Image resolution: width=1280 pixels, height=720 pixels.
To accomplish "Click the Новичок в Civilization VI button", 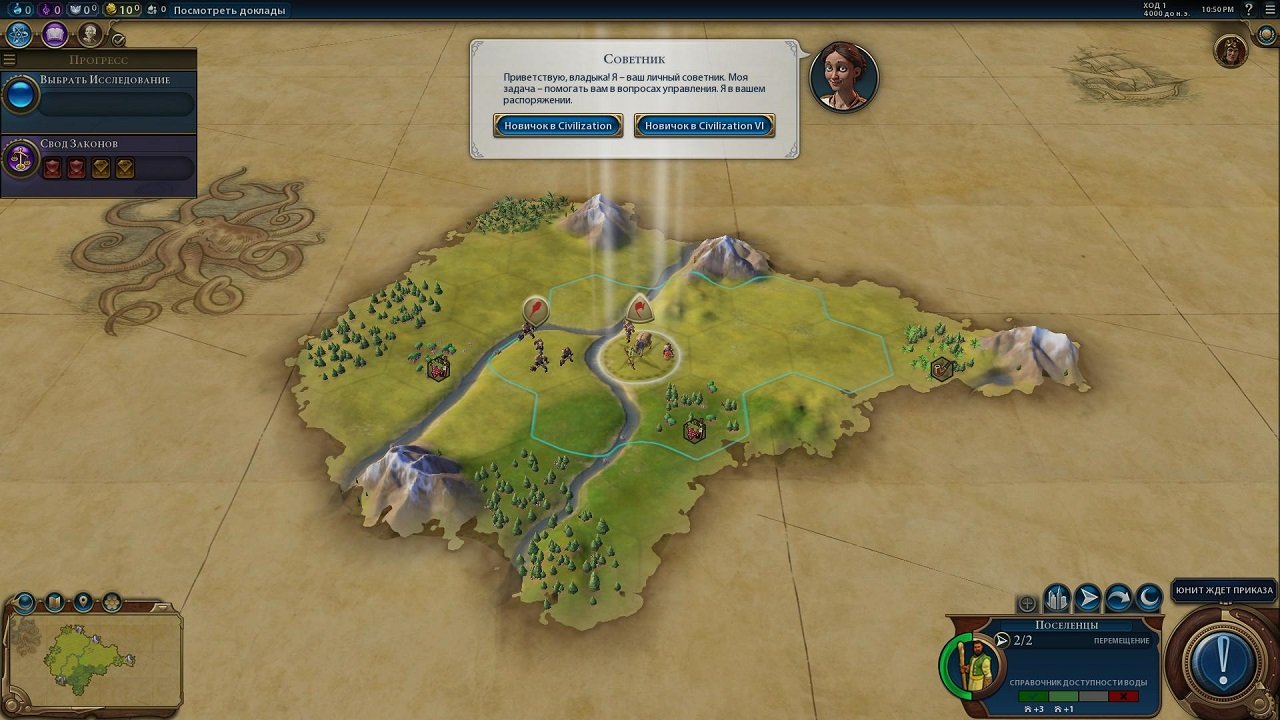I will [x=704, y=125].
